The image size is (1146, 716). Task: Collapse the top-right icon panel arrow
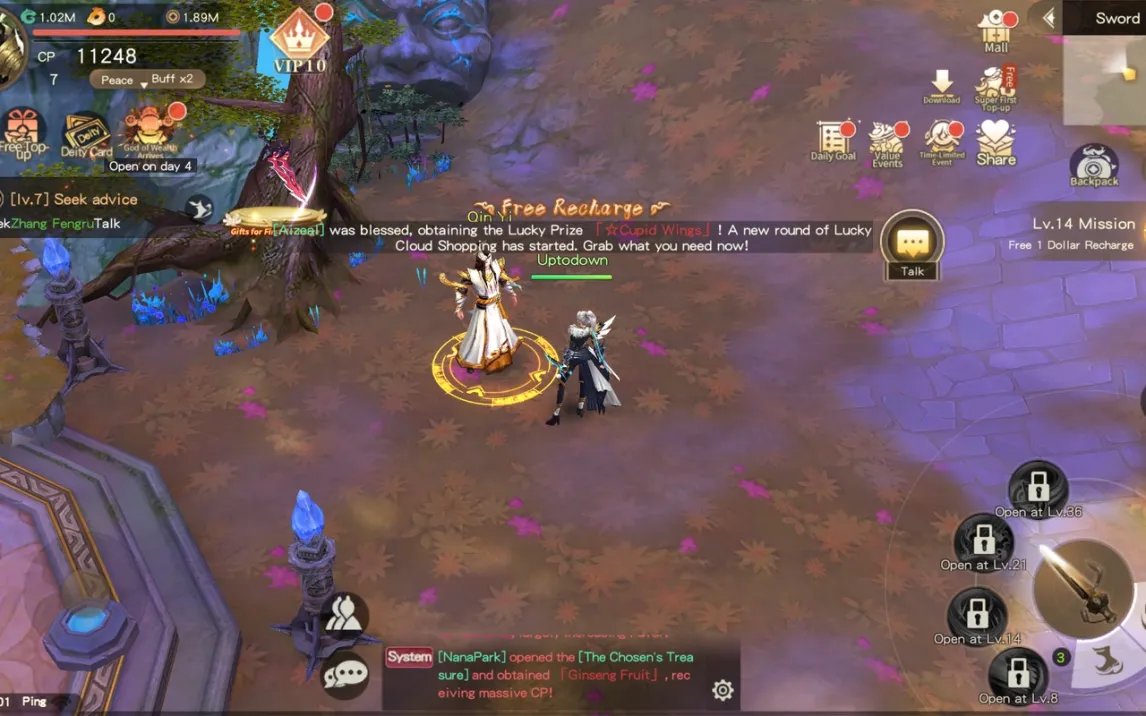pyautogui.click(x=1049, y=18)
